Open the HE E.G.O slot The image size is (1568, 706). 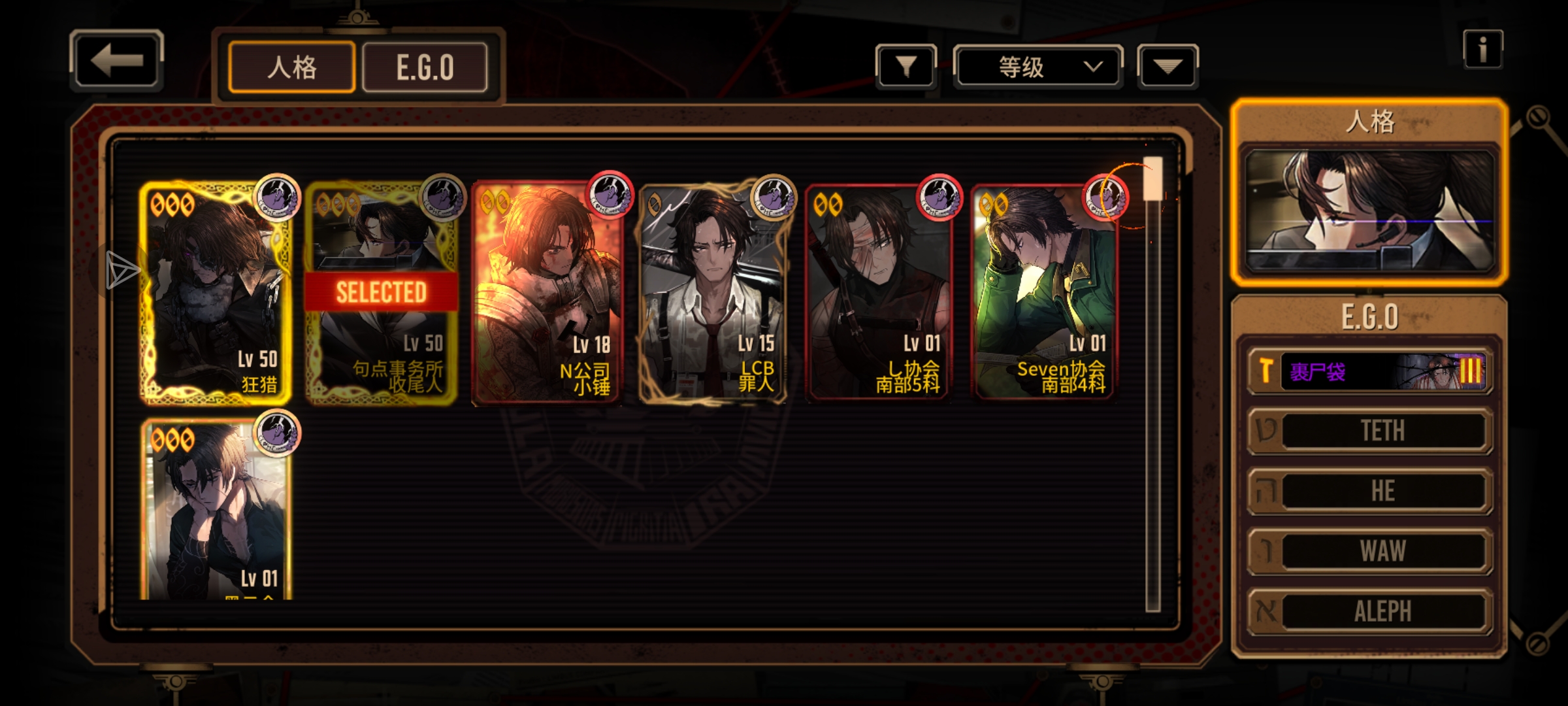[x=1371, y=491]
